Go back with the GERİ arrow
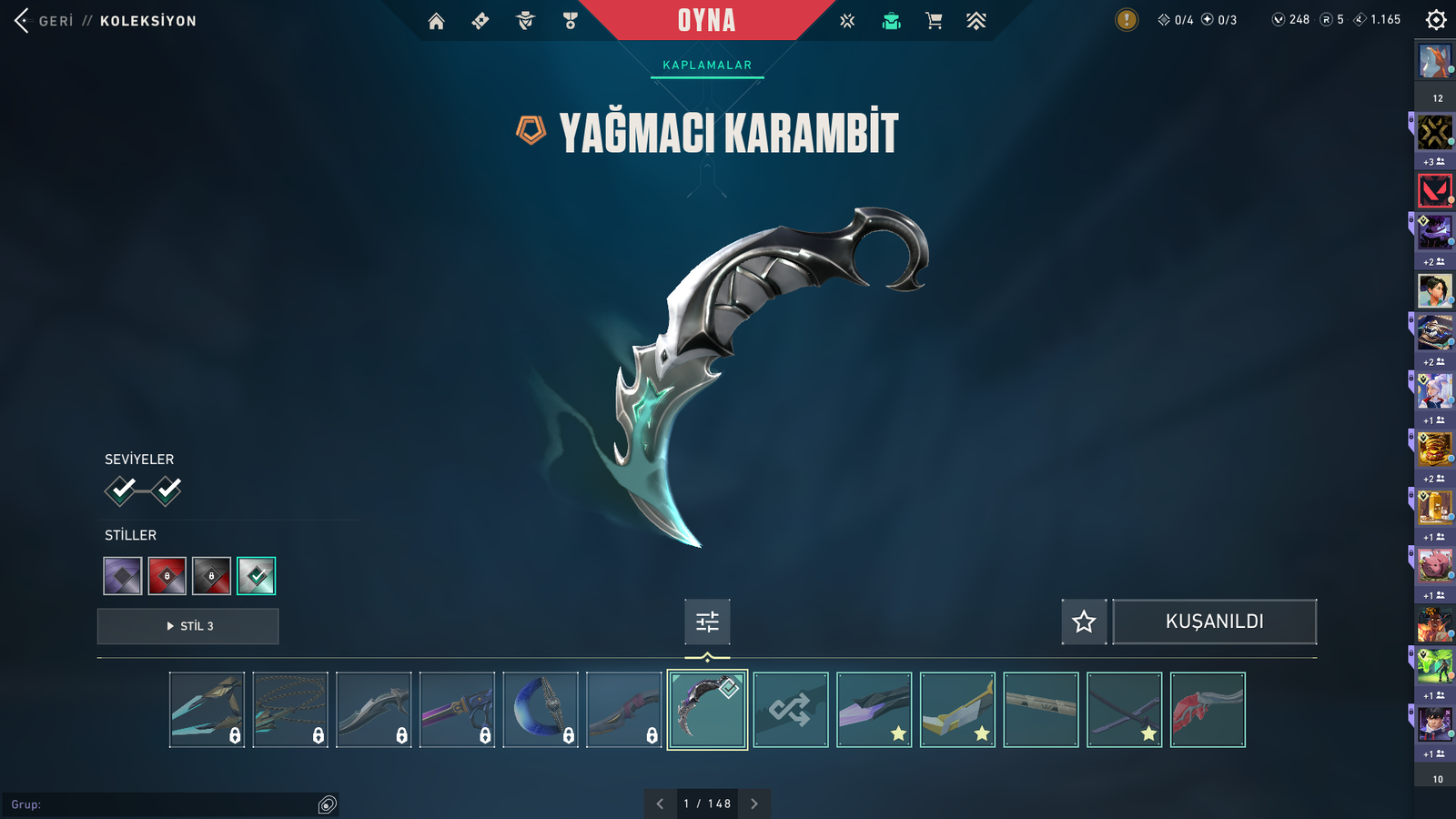This screenshot has width=1456, height=819. point(24,20)
